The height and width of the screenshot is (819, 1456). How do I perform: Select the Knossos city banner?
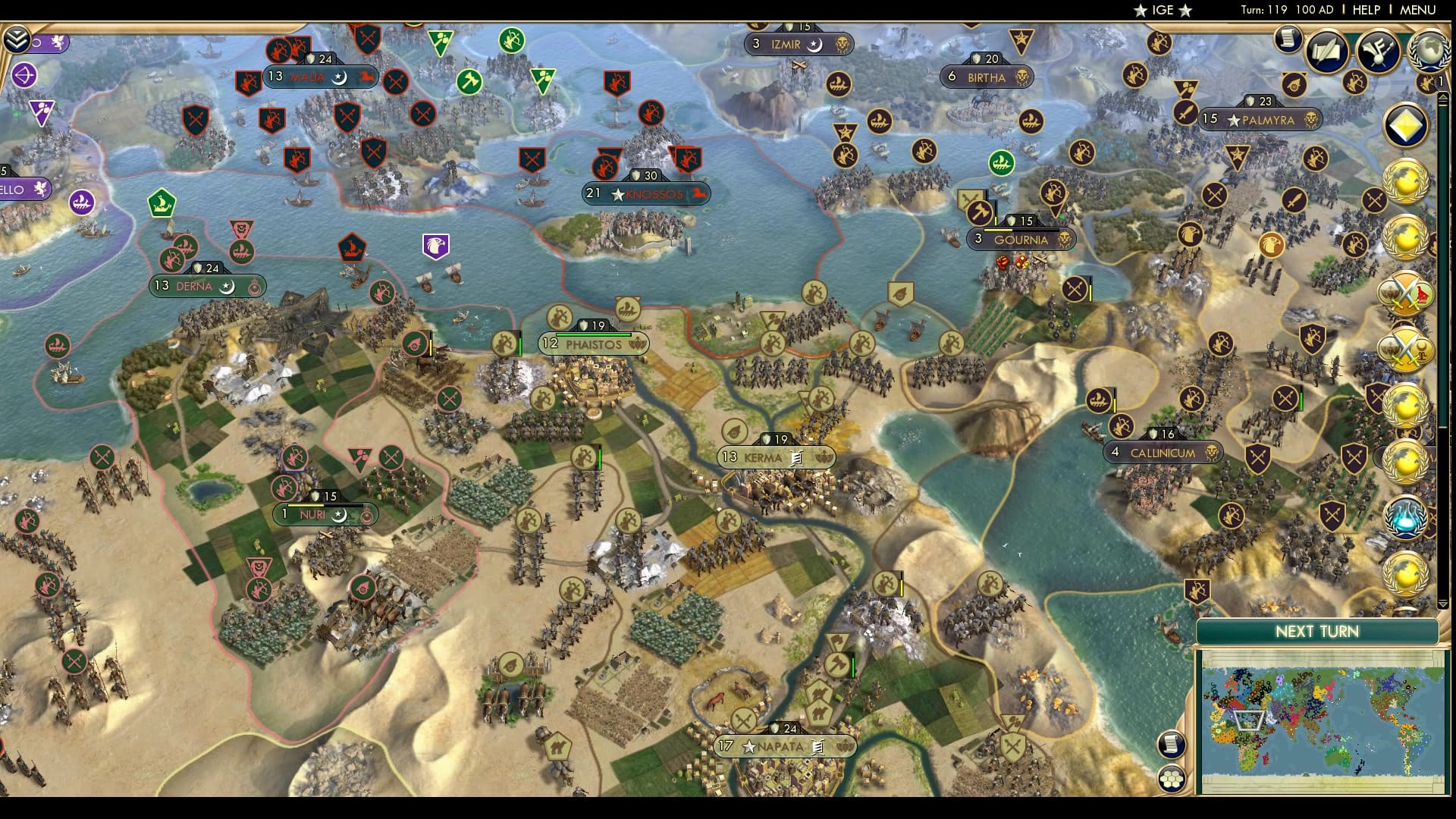pos(647,194)
